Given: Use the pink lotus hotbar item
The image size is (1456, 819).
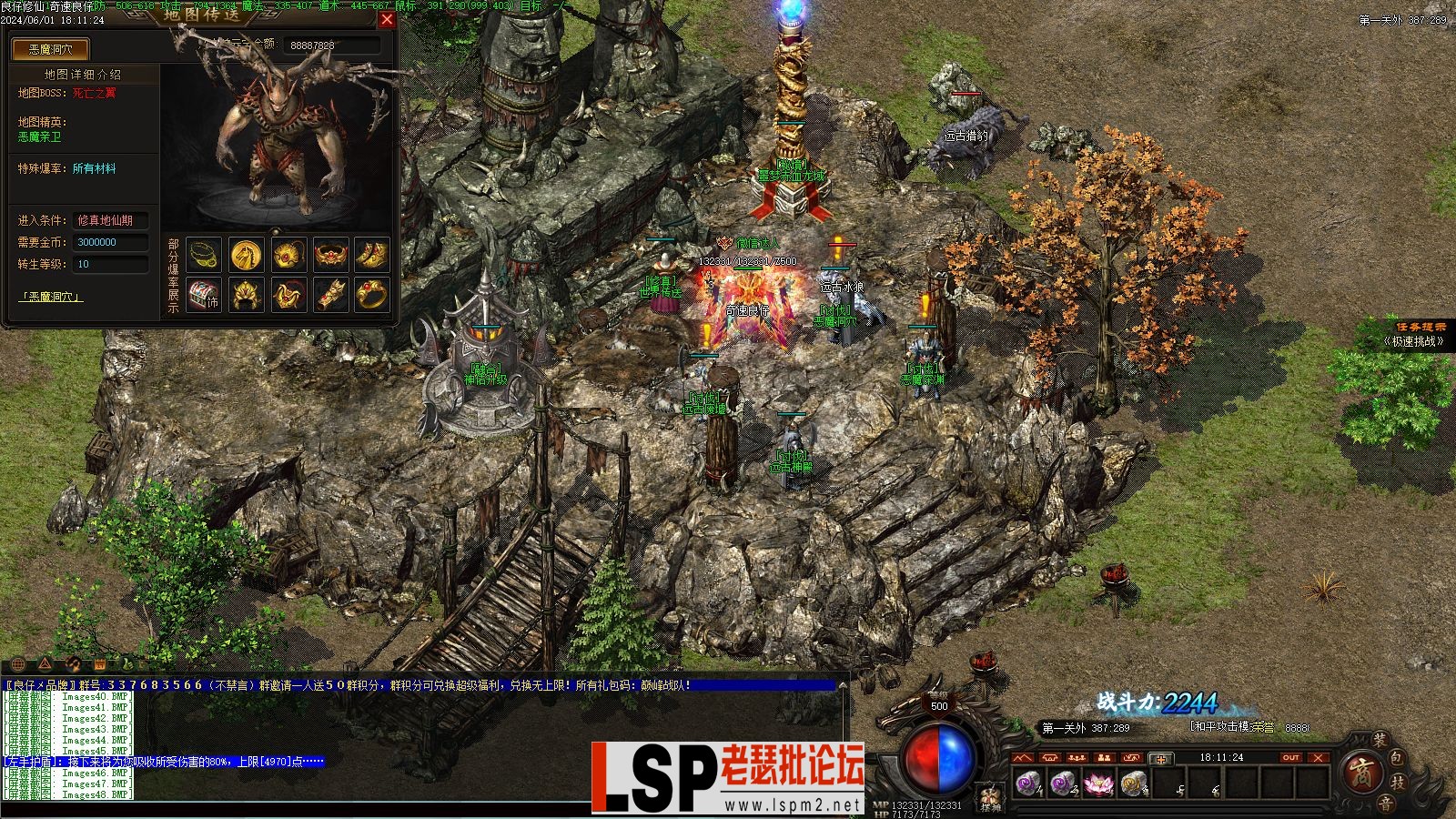Looking at the screenshot, I should [x=1098, y=783].
